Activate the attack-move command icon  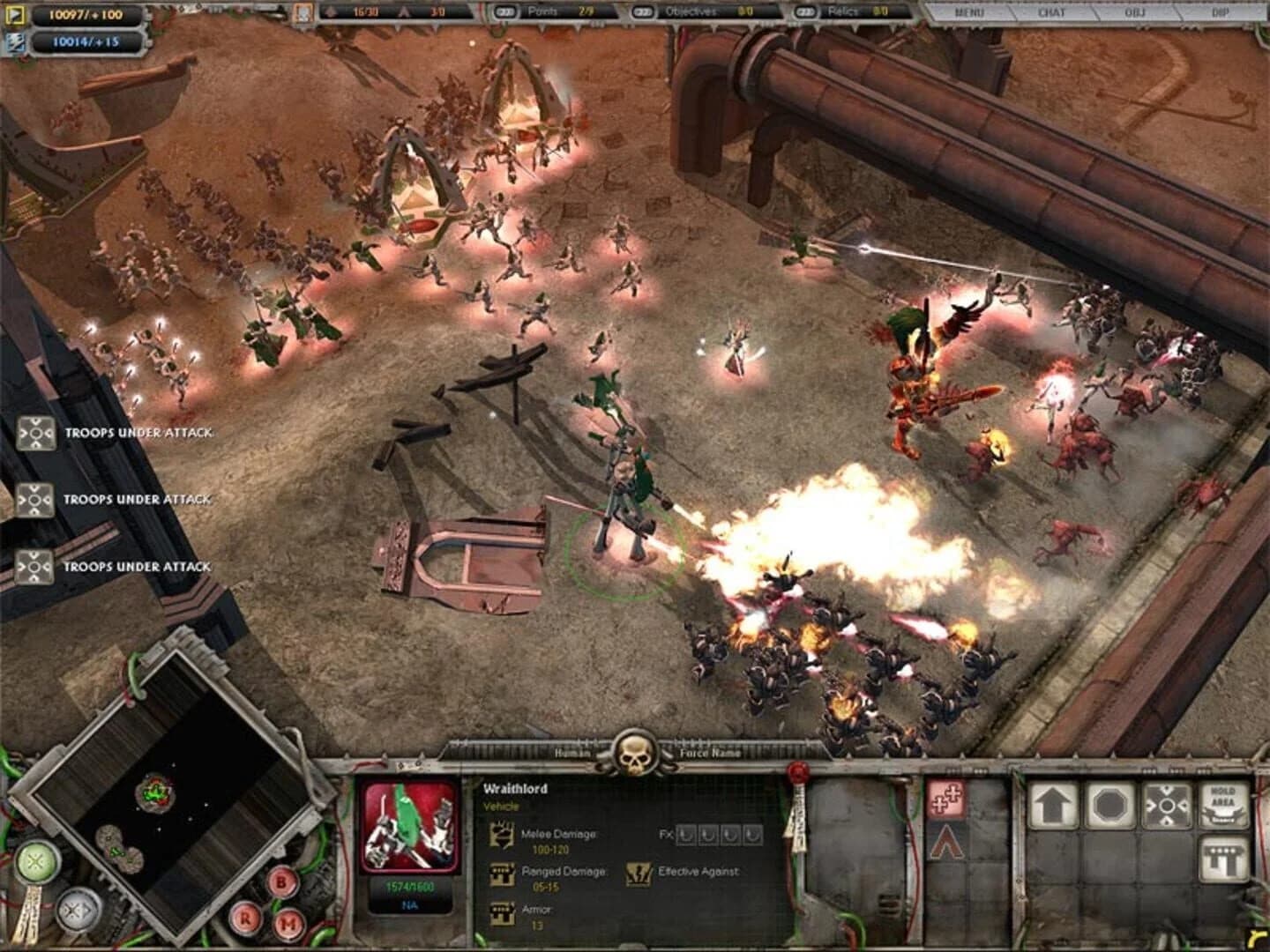click(x=1167, y=805)
